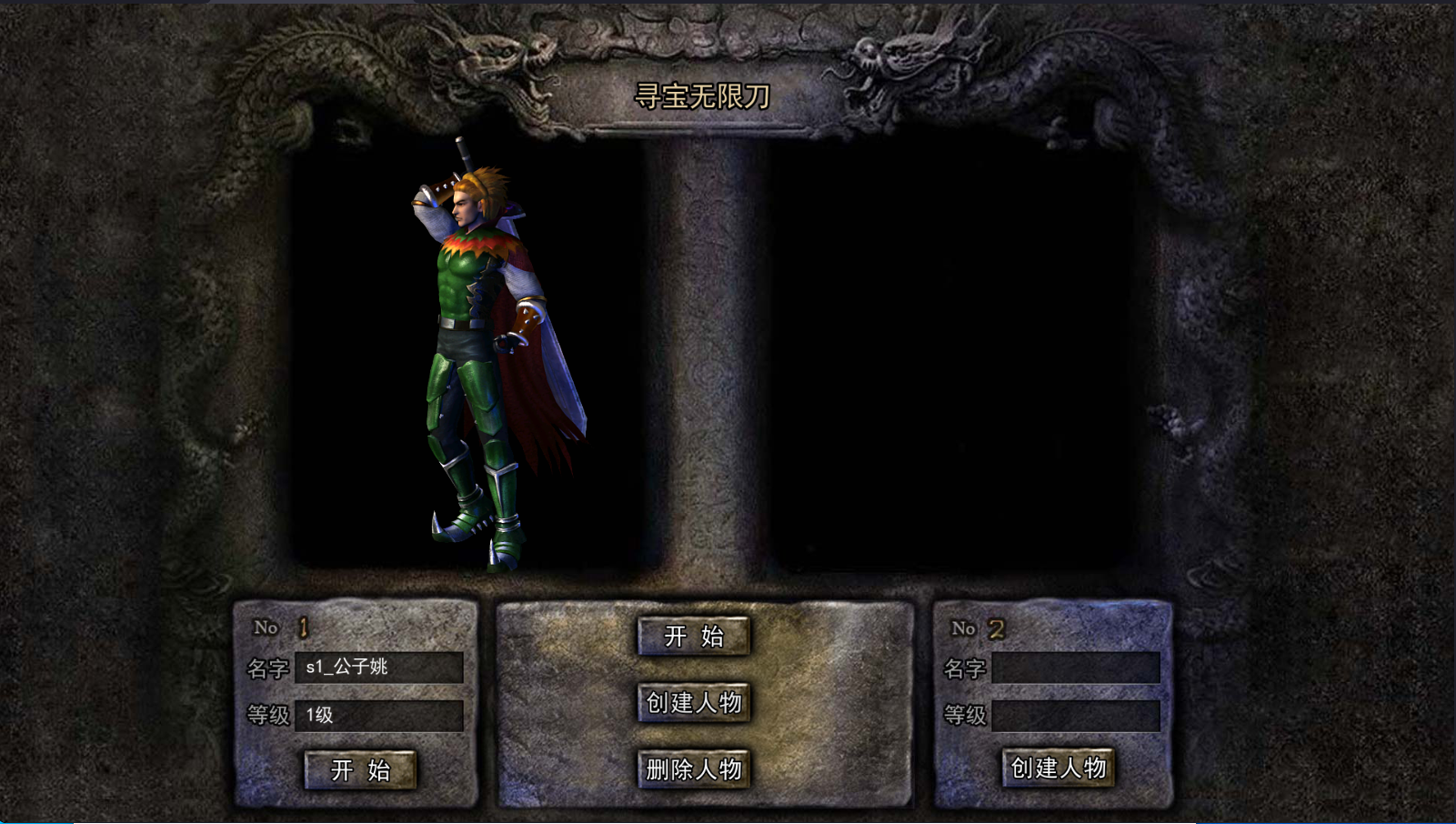Click the 名字 label in slot No 1
Screen dimensions: 1456x824
click(x=267, y=668)
